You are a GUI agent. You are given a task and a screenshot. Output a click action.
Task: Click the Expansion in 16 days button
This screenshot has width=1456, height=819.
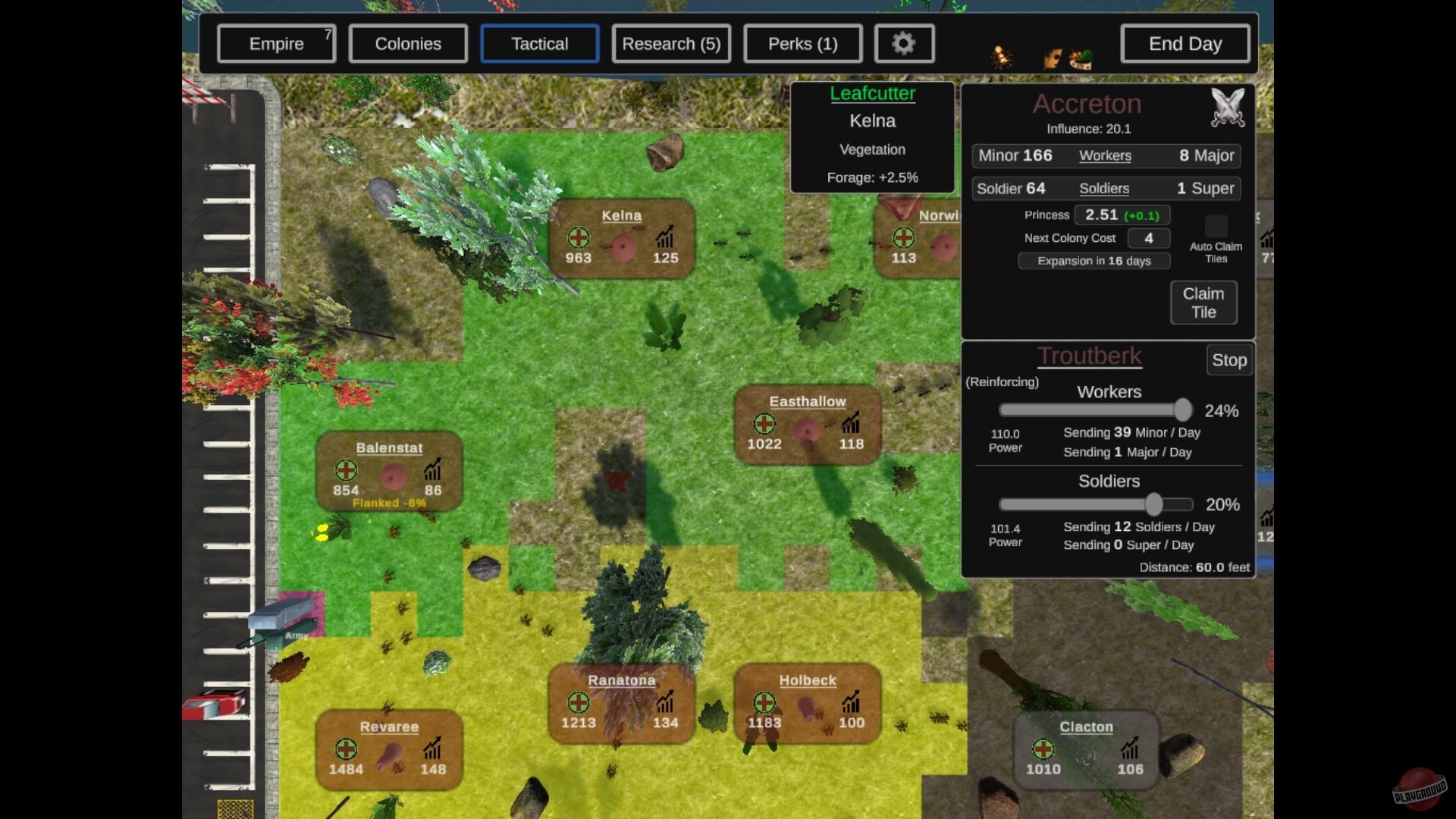(1094, 261)
